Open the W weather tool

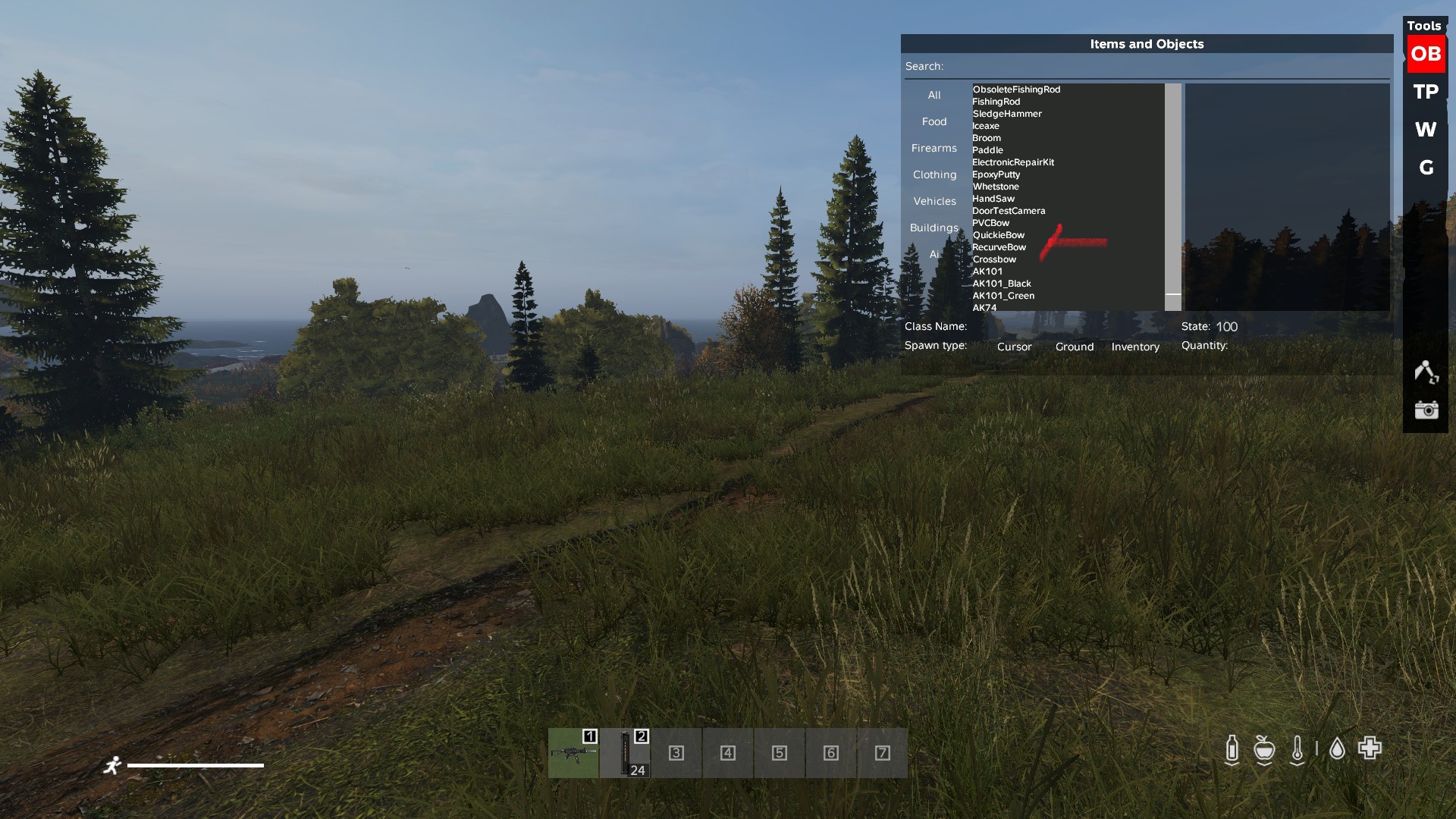tap(1426, 130)
